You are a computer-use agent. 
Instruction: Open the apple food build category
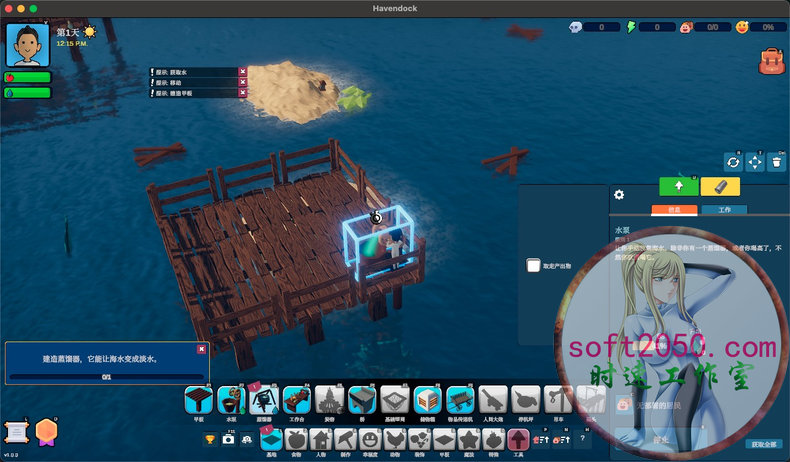click(x=295, y=439)
